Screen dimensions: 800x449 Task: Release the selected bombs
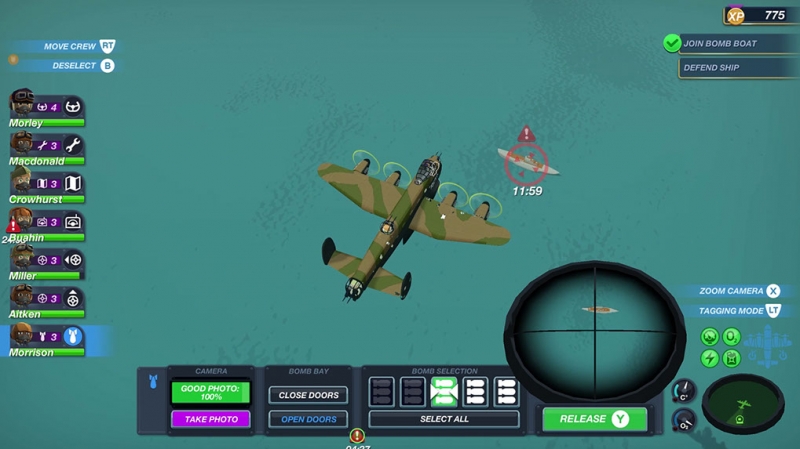(594, 419)
